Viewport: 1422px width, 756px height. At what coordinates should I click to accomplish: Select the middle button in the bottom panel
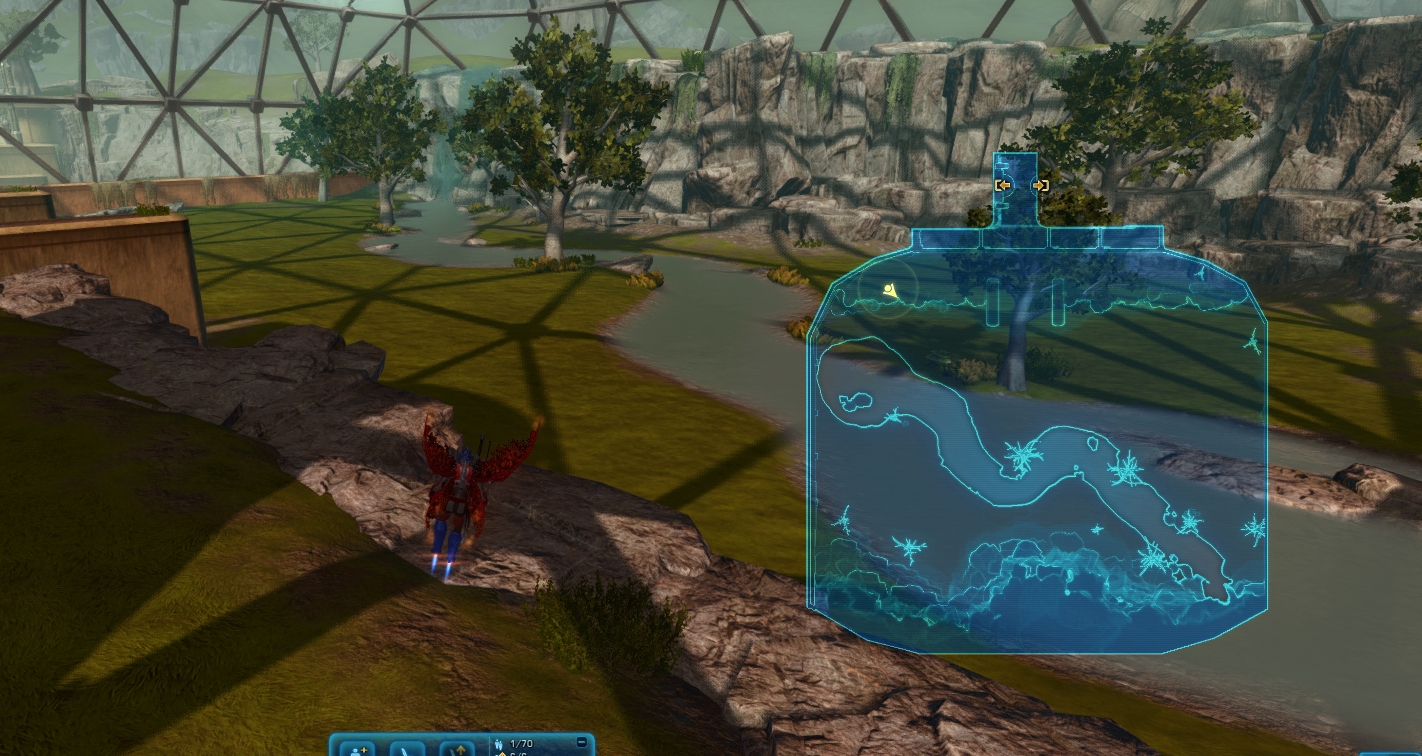click(x=409, y=749)
